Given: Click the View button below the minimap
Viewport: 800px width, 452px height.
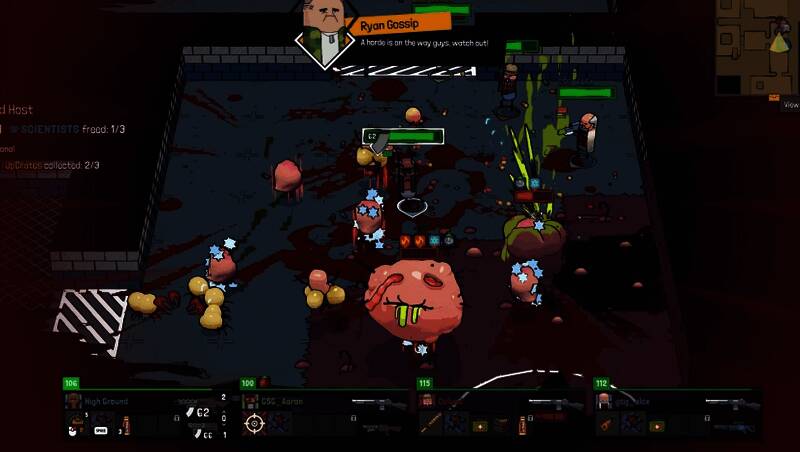Looking at the screenshot, I should (x=790, y=104).
